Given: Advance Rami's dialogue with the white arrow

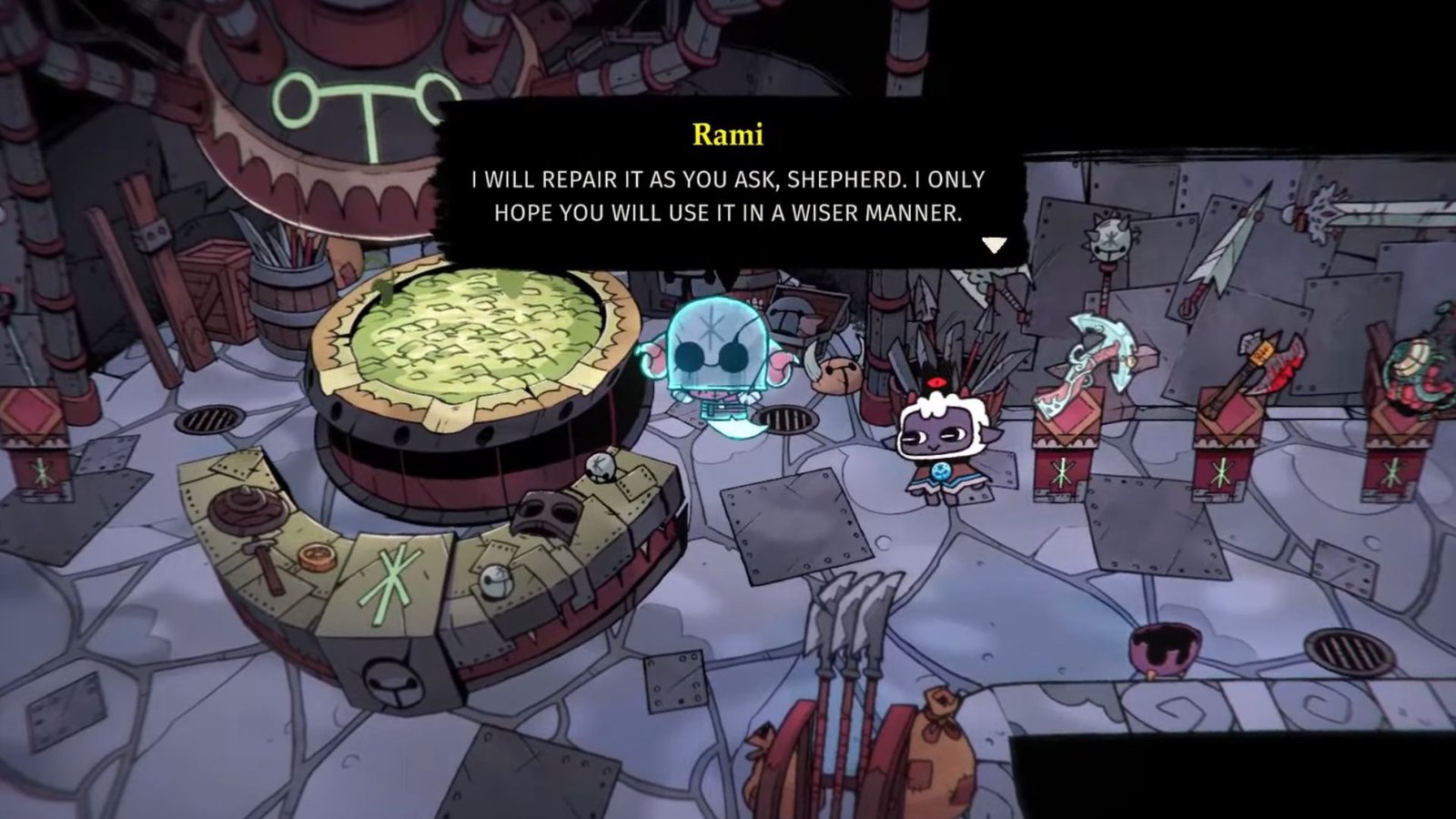Looking at the screenshot, I should pyautogui.click(x=994, y=245).
